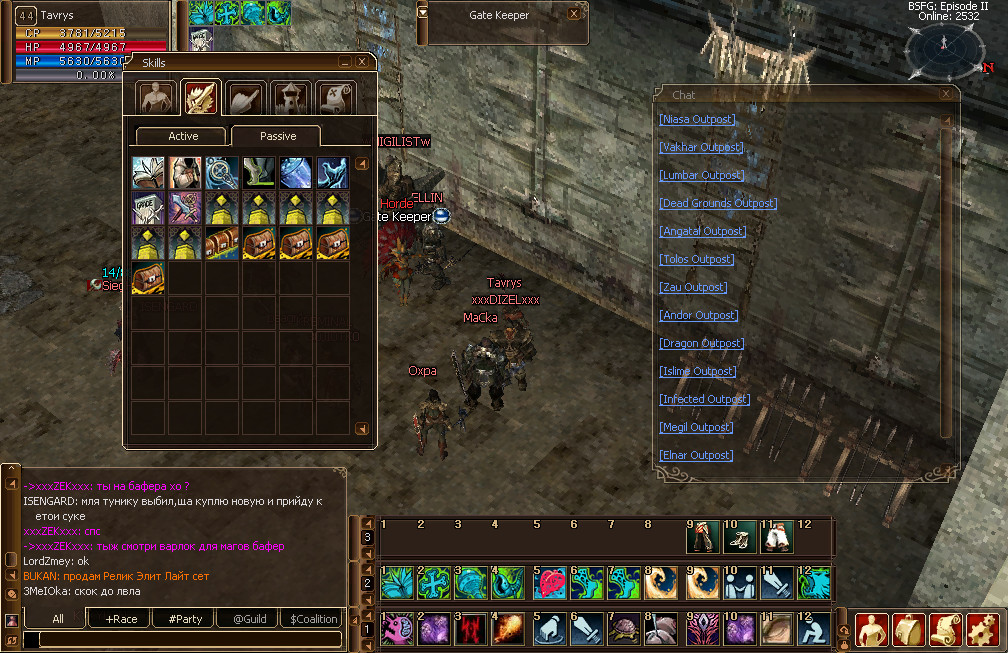1008x653 pixels.
Task: Close the outpost dialog window
Action: (946, 94)
